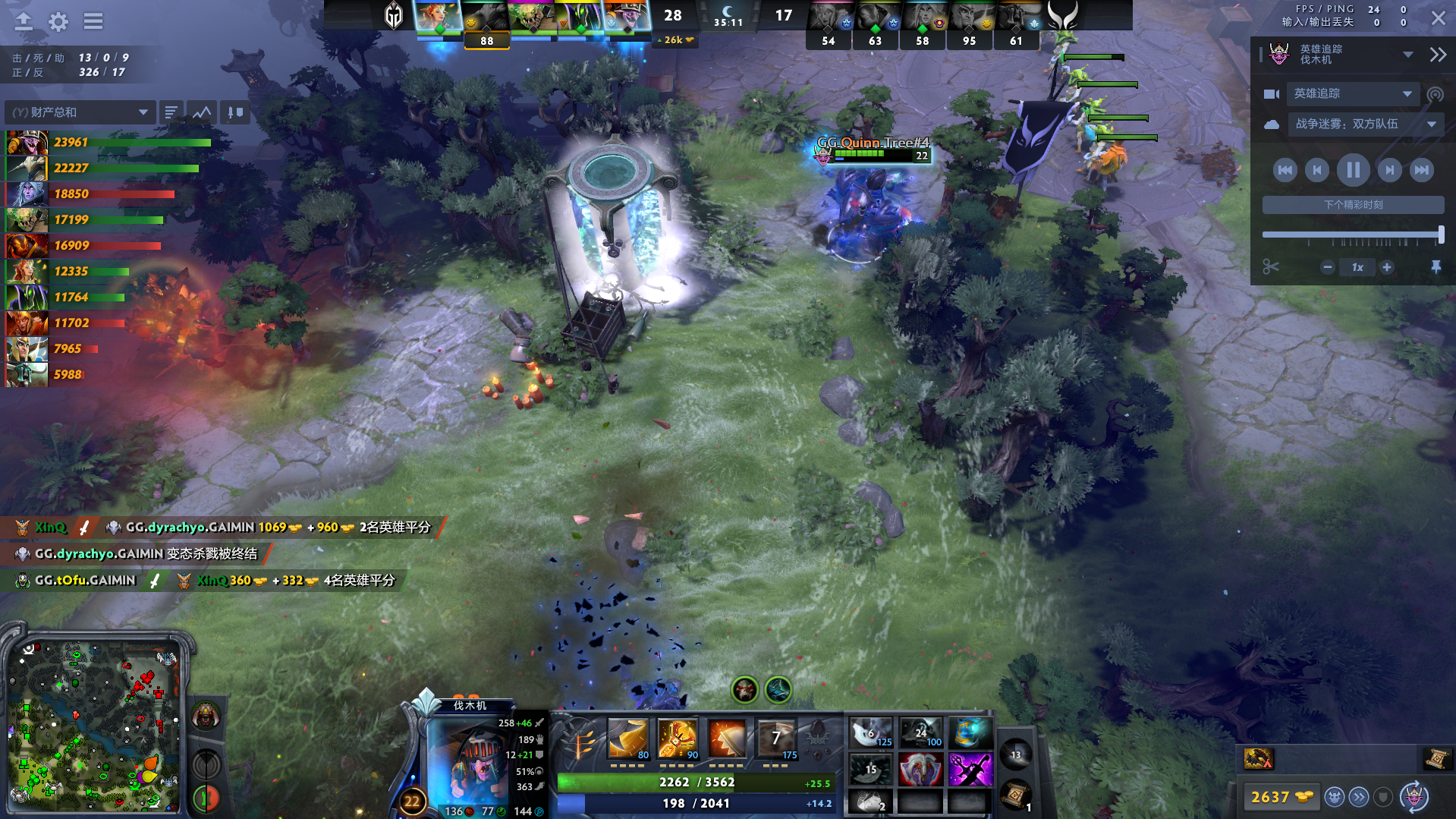The image size is (1456, 819).
Task: Decrease playback speed with the minus button
Action: coord(1328,267)
